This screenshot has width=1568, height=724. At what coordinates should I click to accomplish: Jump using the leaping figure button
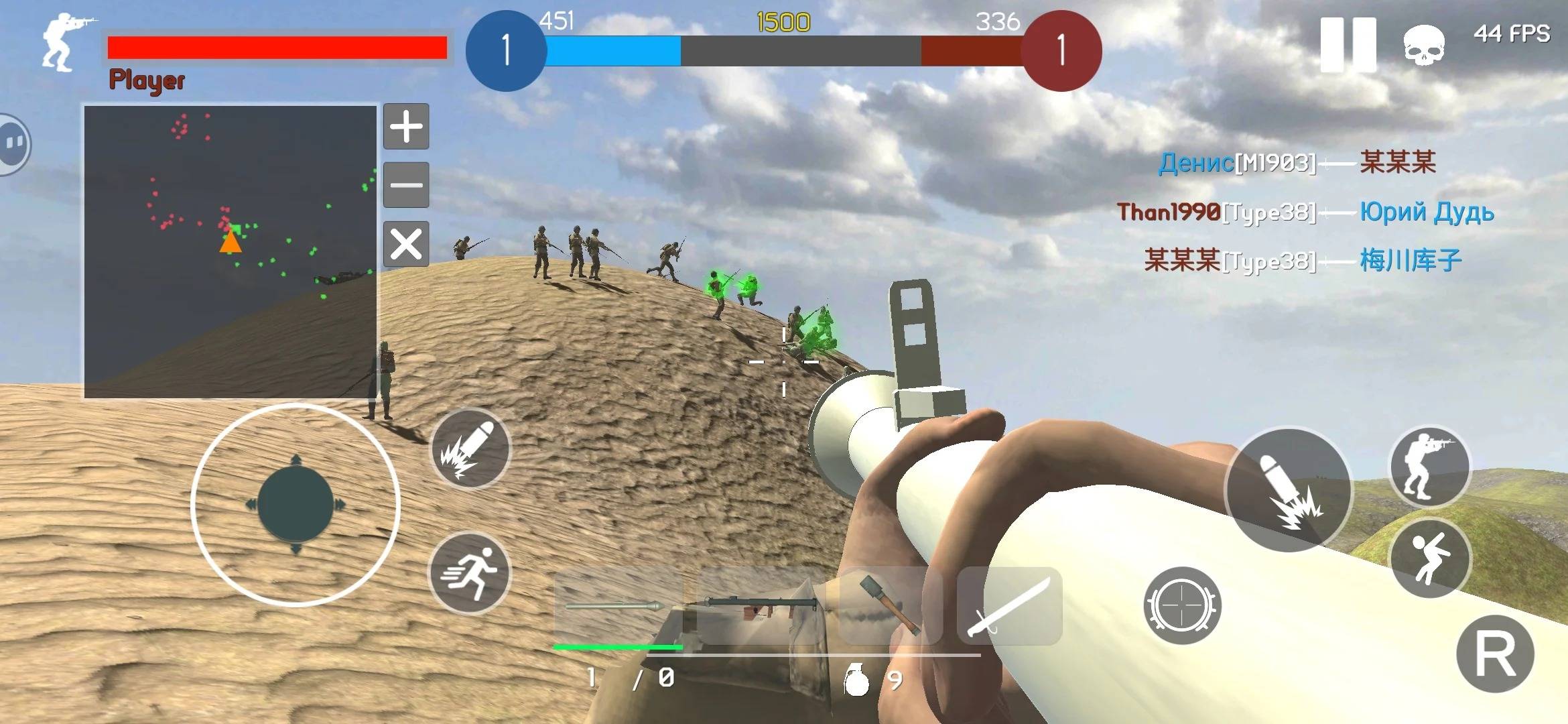pos(1430,559)
